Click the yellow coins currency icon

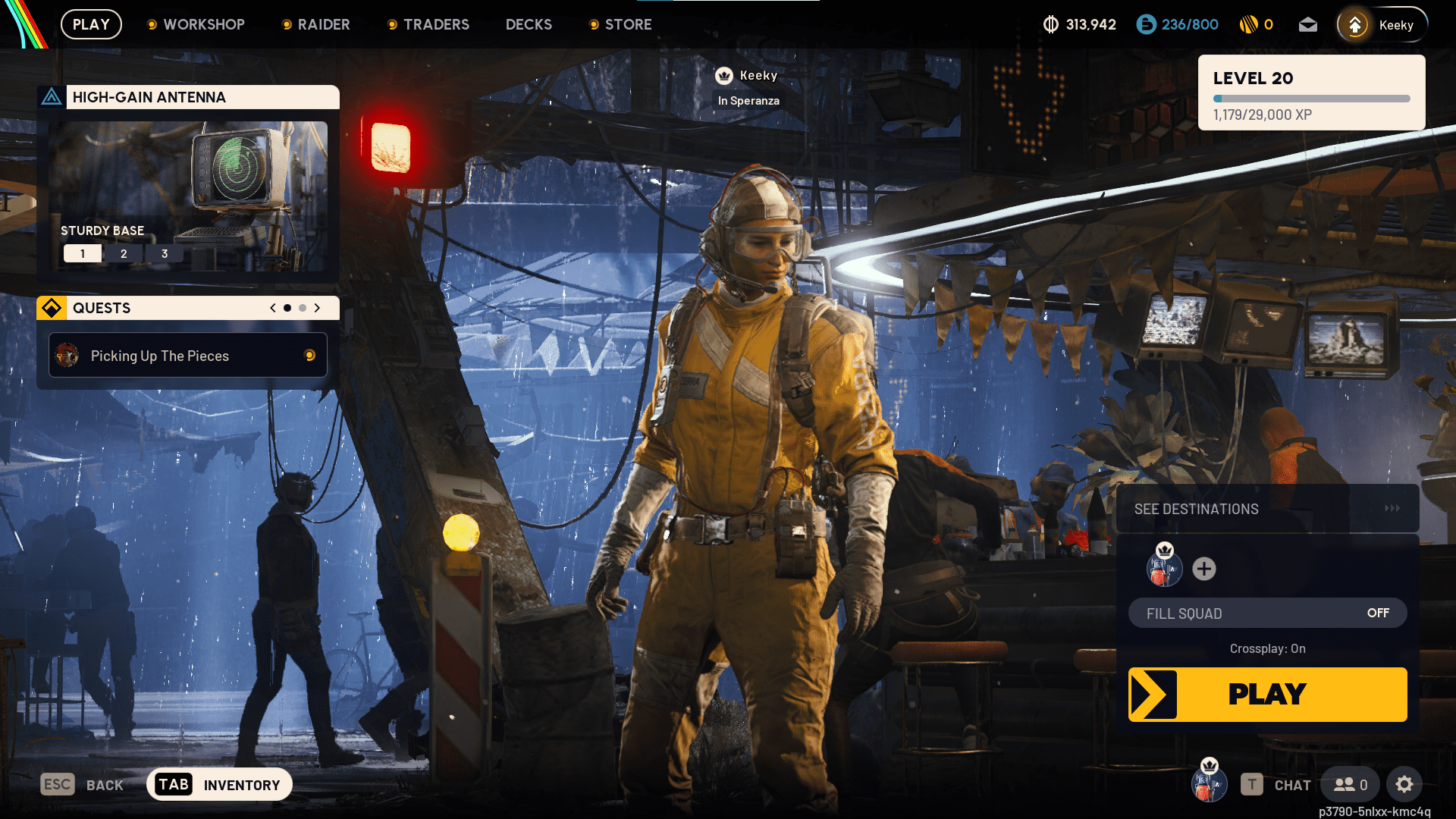coord(1251,24)
